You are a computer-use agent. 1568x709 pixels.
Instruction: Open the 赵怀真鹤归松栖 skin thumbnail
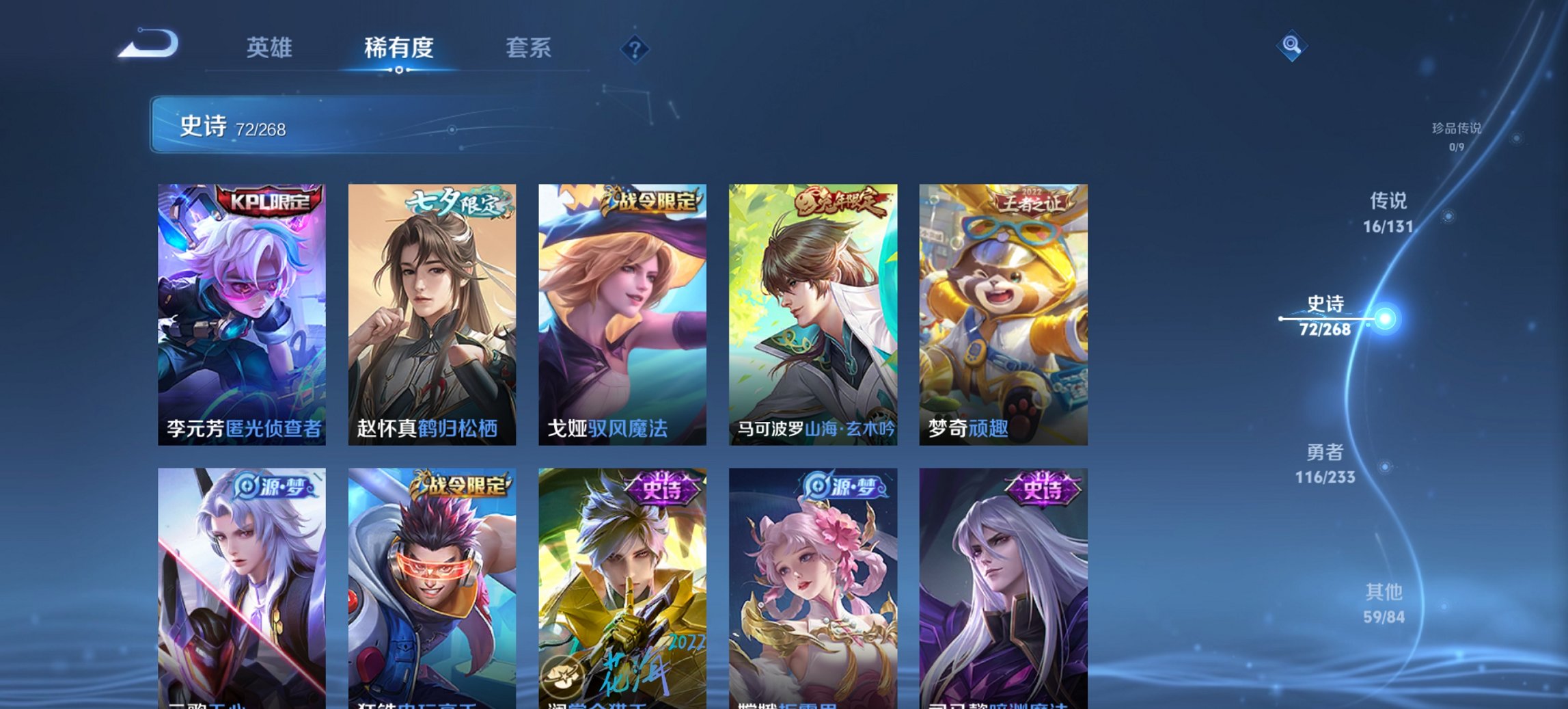click(432, 308)
